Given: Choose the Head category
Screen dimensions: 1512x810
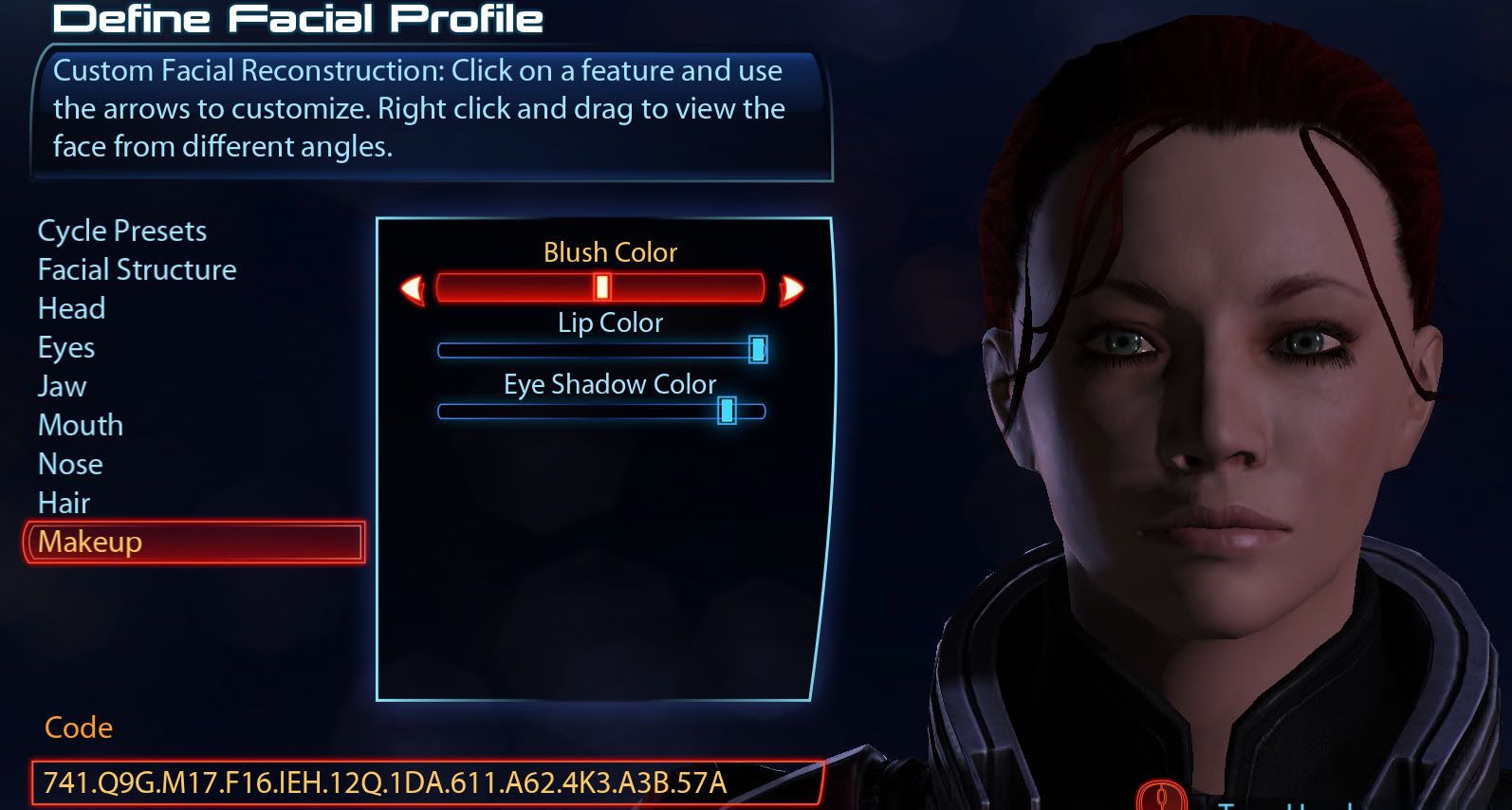Looking at the screenshot, I should point(71,308).
